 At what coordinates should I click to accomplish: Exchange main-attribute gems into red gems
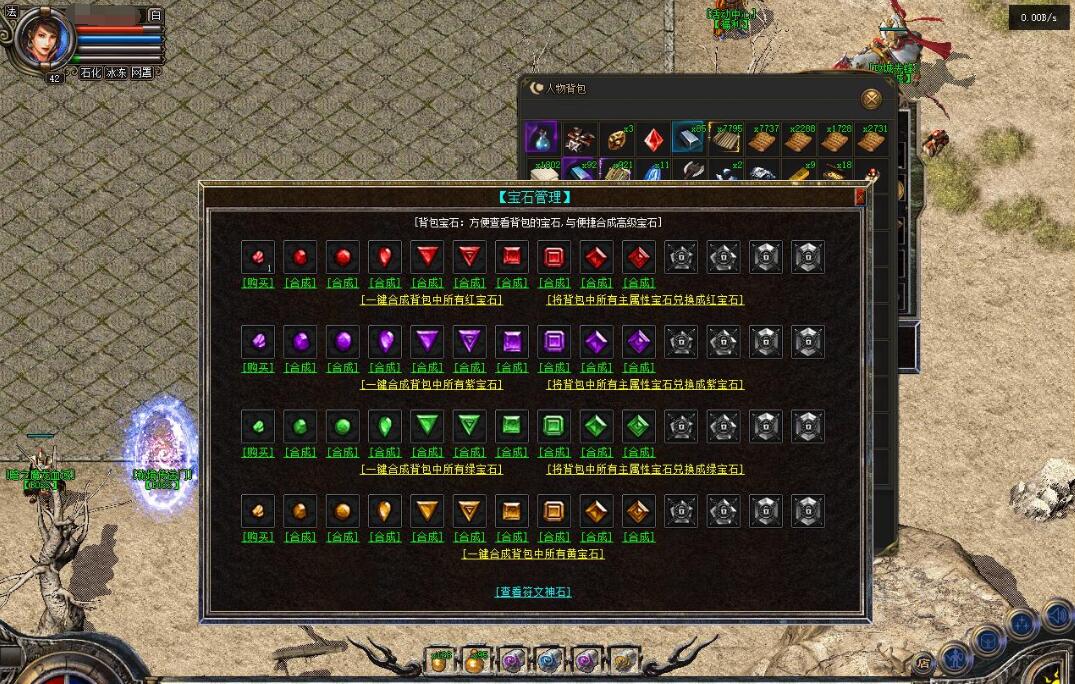click(645, 300)
